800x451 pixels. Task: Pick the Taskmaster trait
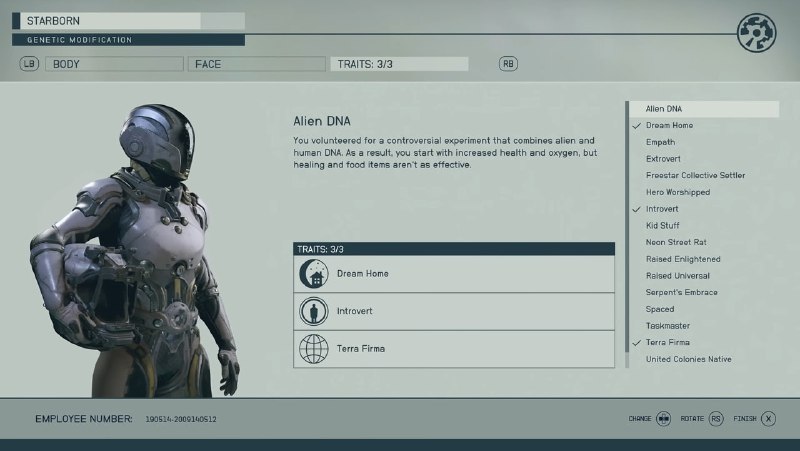(668, 326)
